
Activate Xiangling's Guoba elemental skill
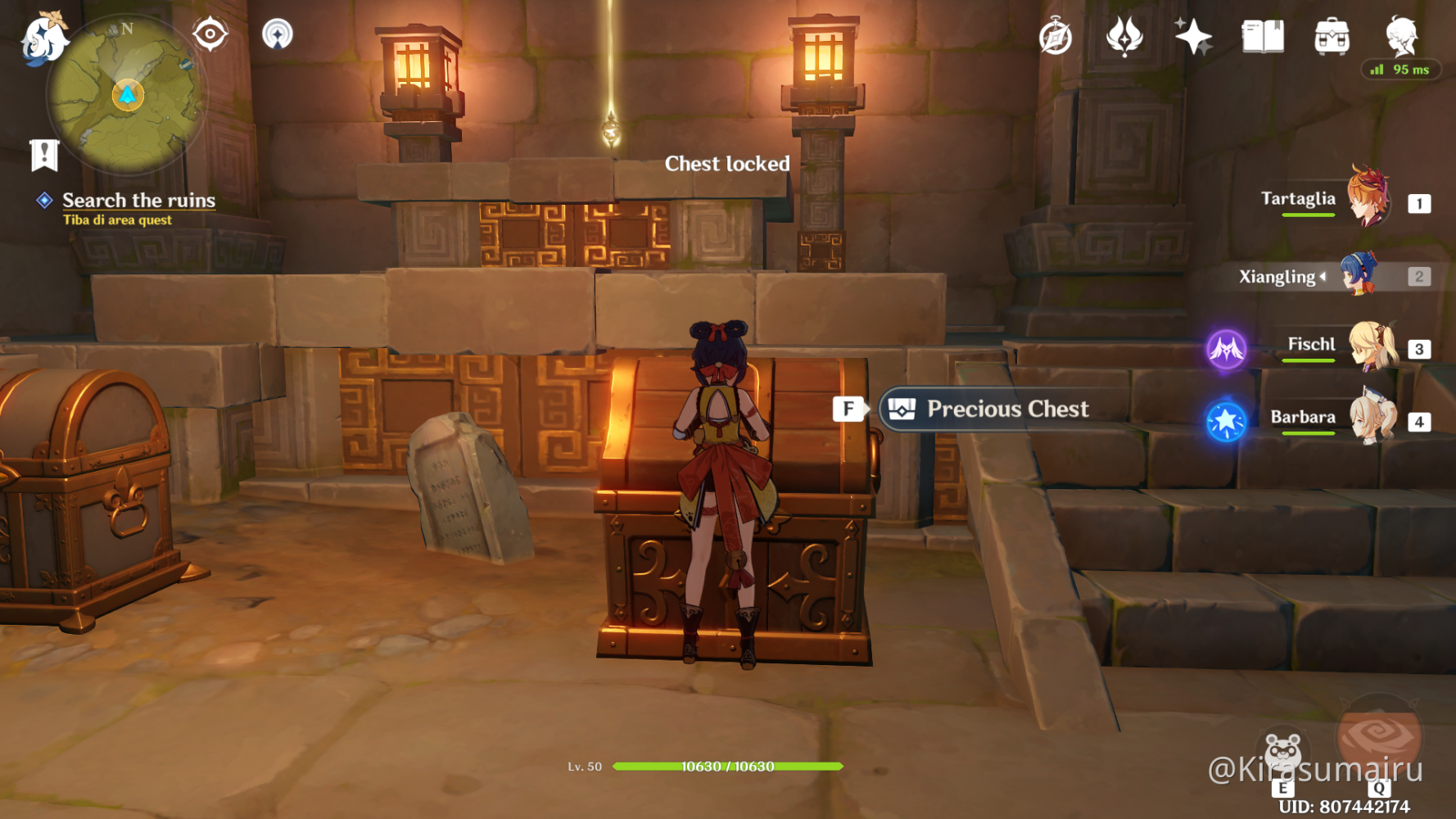pyautogui.click(x=1282, y=753)
